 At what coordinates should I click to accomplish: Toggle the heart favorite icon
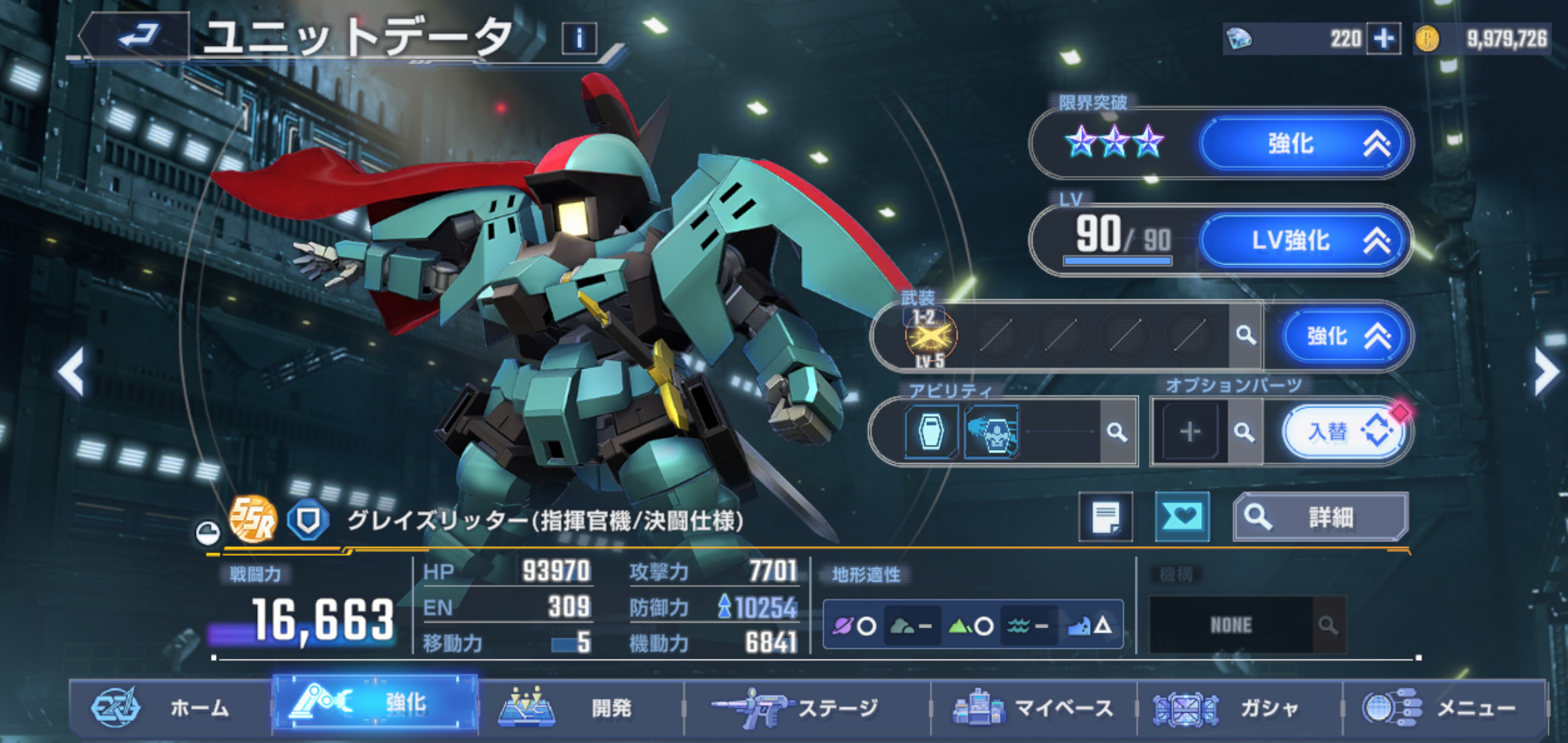(1182, 517)
